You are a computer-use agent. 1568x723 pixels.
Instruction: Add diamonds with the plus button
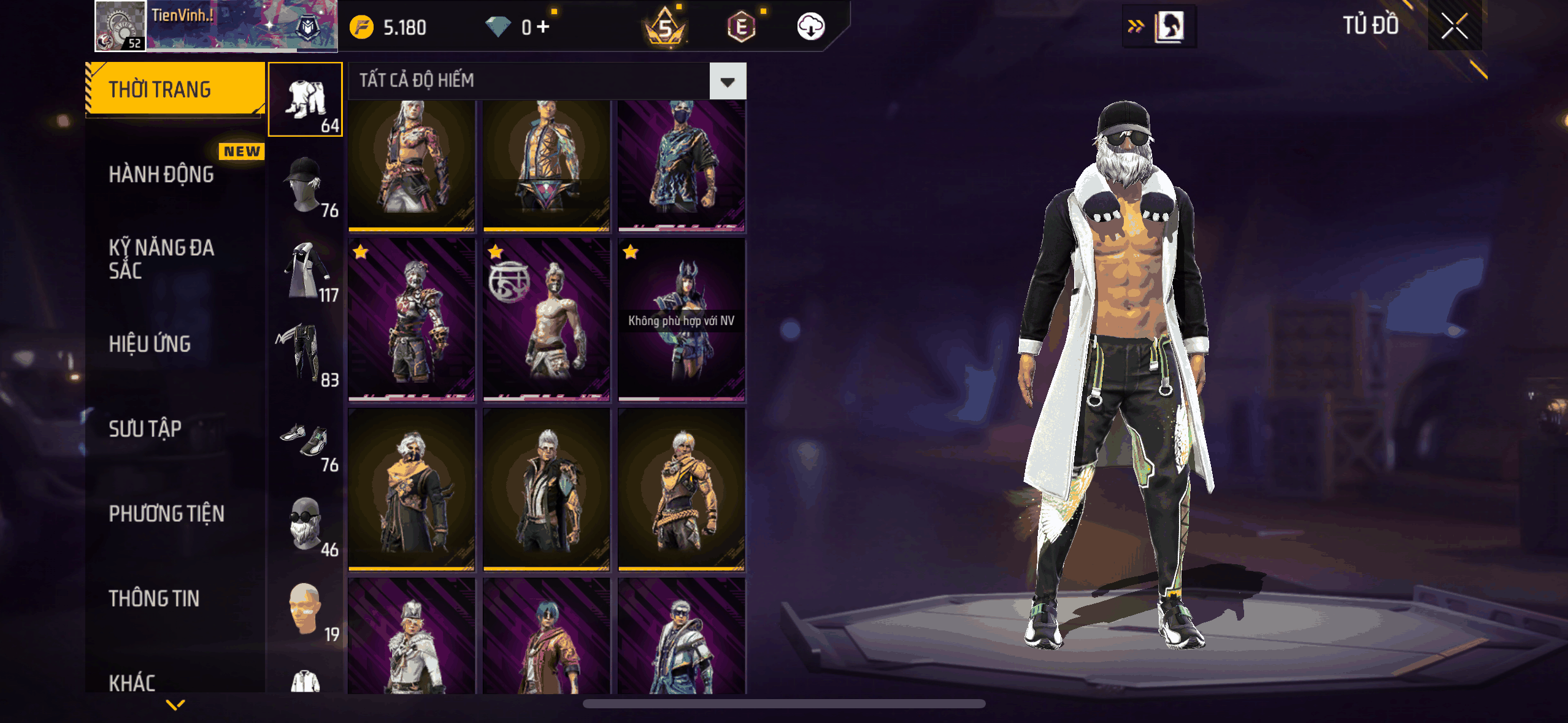(x=543, y=26)
